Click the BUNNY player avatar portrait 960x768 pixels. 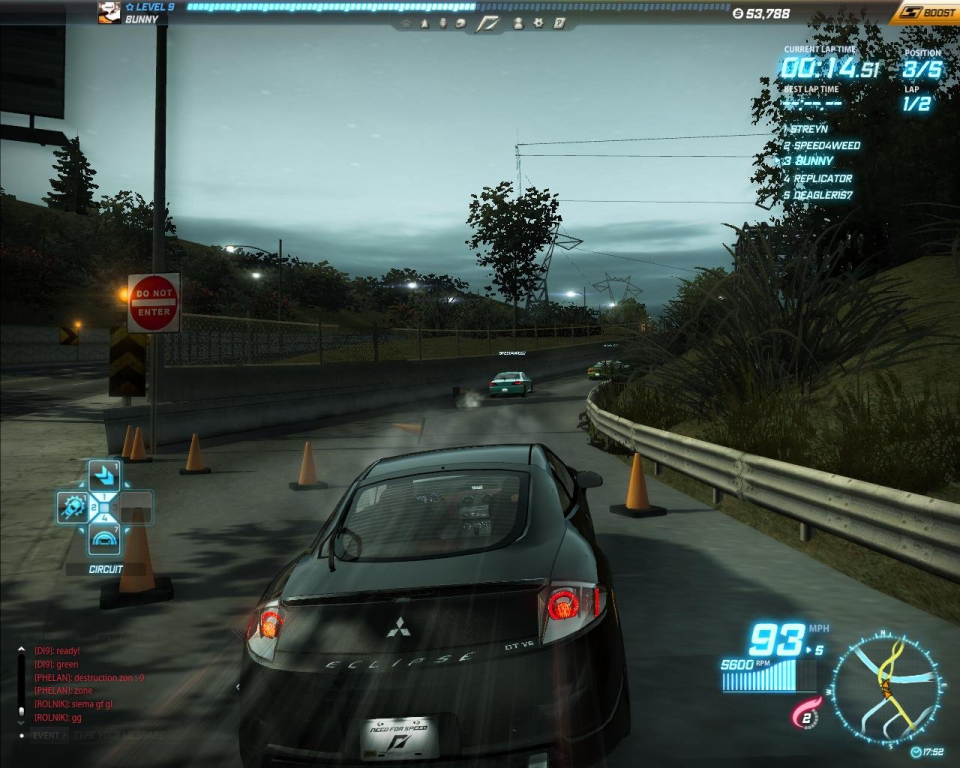(109, 12)
